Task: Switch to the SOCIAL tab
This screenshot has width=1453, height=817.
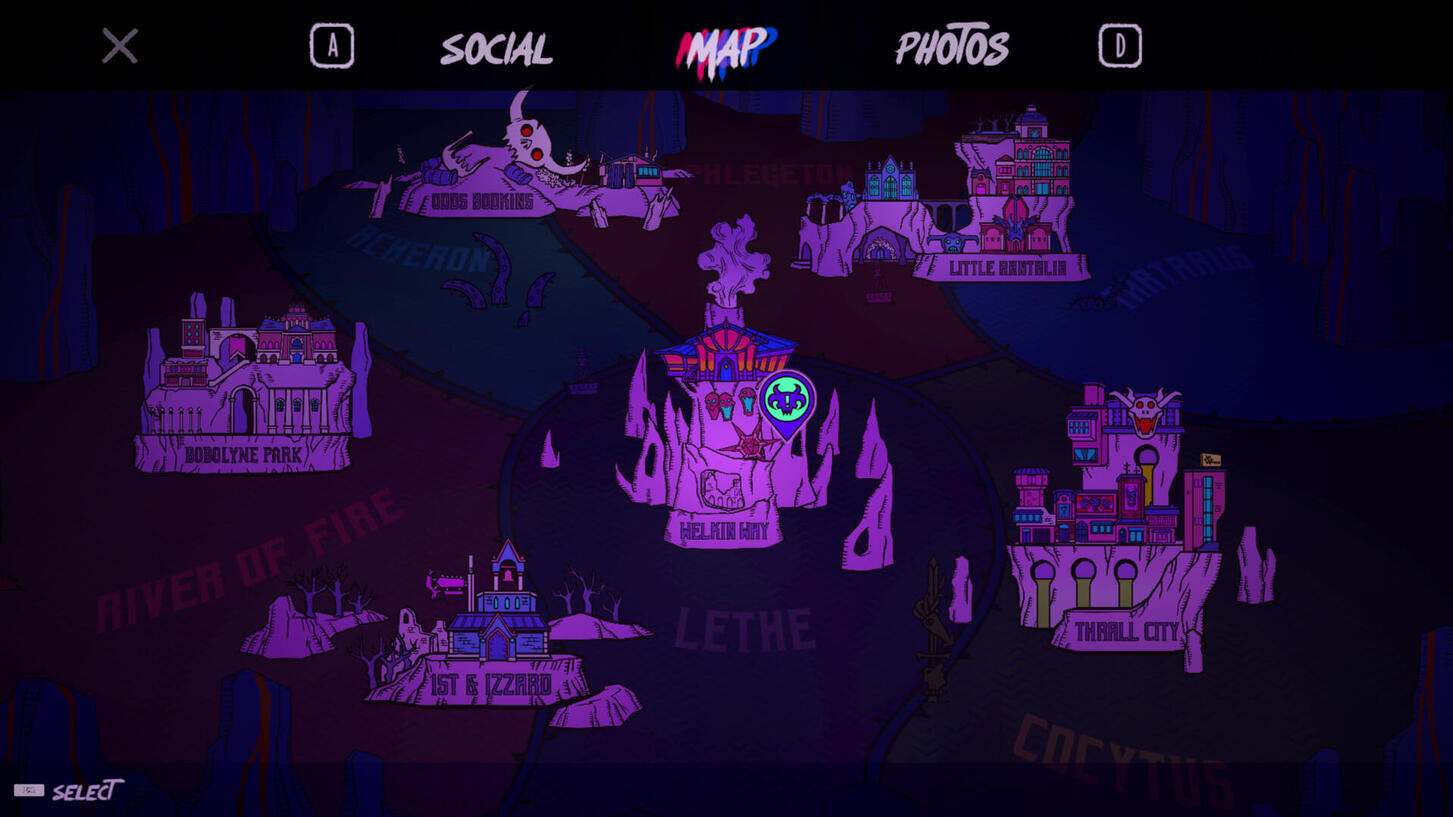Action: [497, 45]
